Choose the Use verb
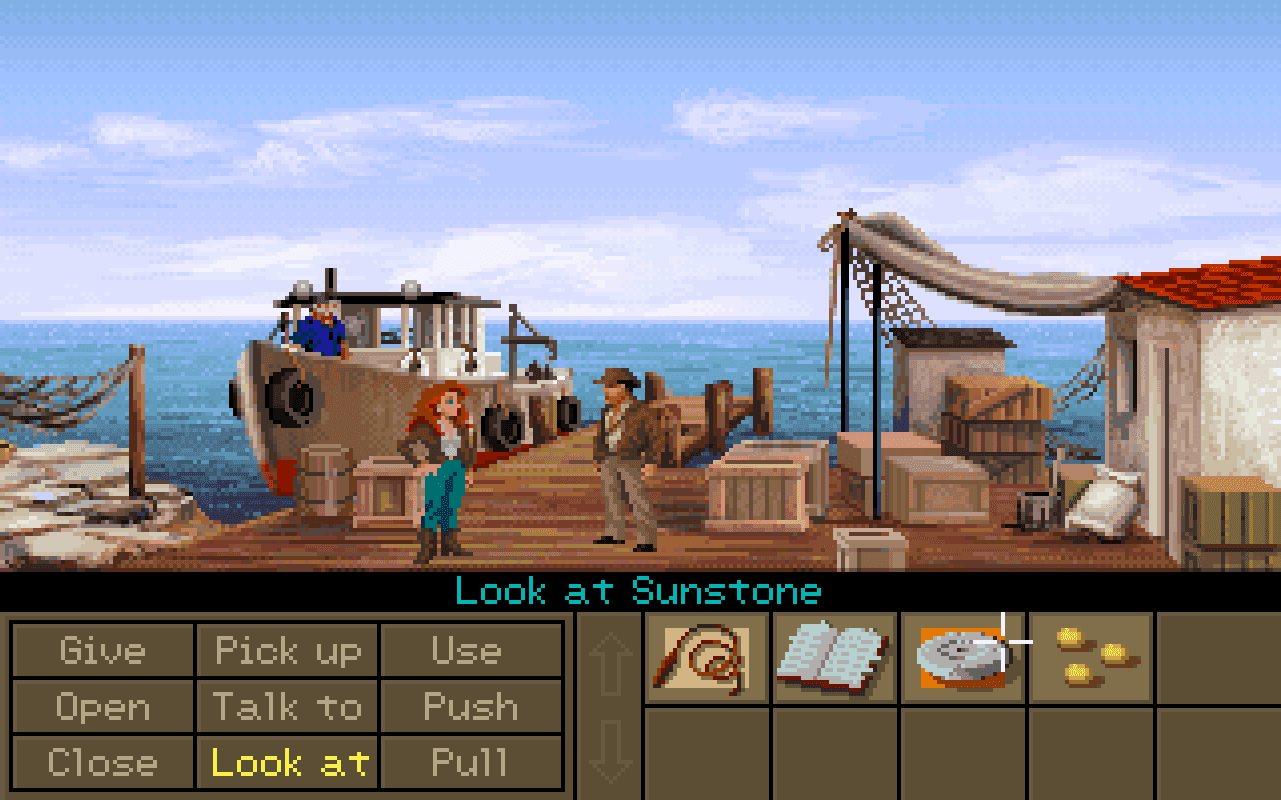The image size is (1281, 800). point(471,651)
